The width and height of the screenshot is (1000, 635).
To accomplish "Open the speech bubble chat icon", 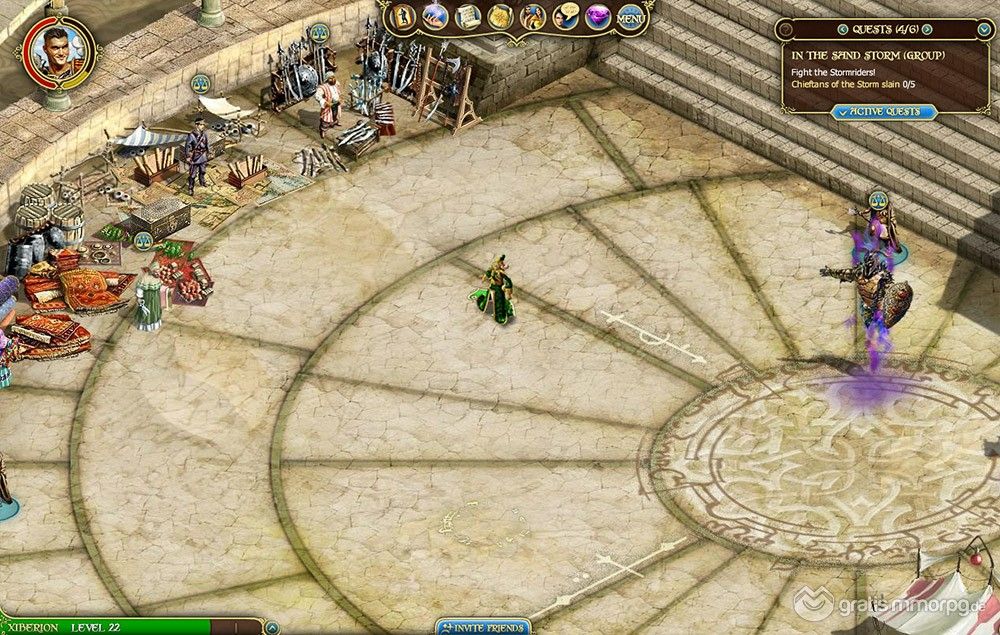I will [x=566, y=16].
